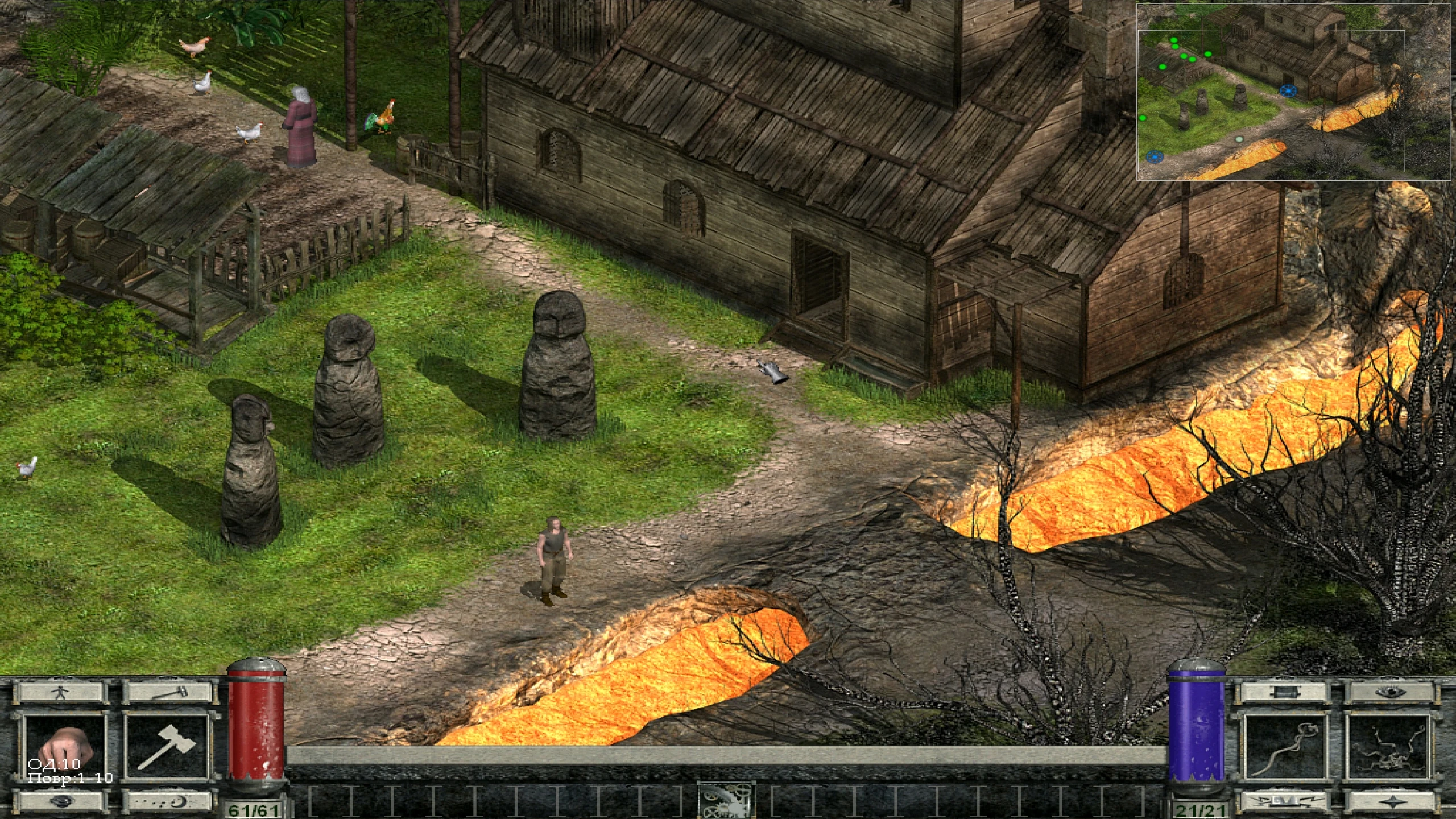Screen dimensions: 1456x819
Task: Select the fist attack slot
Action: coord(64,746)
